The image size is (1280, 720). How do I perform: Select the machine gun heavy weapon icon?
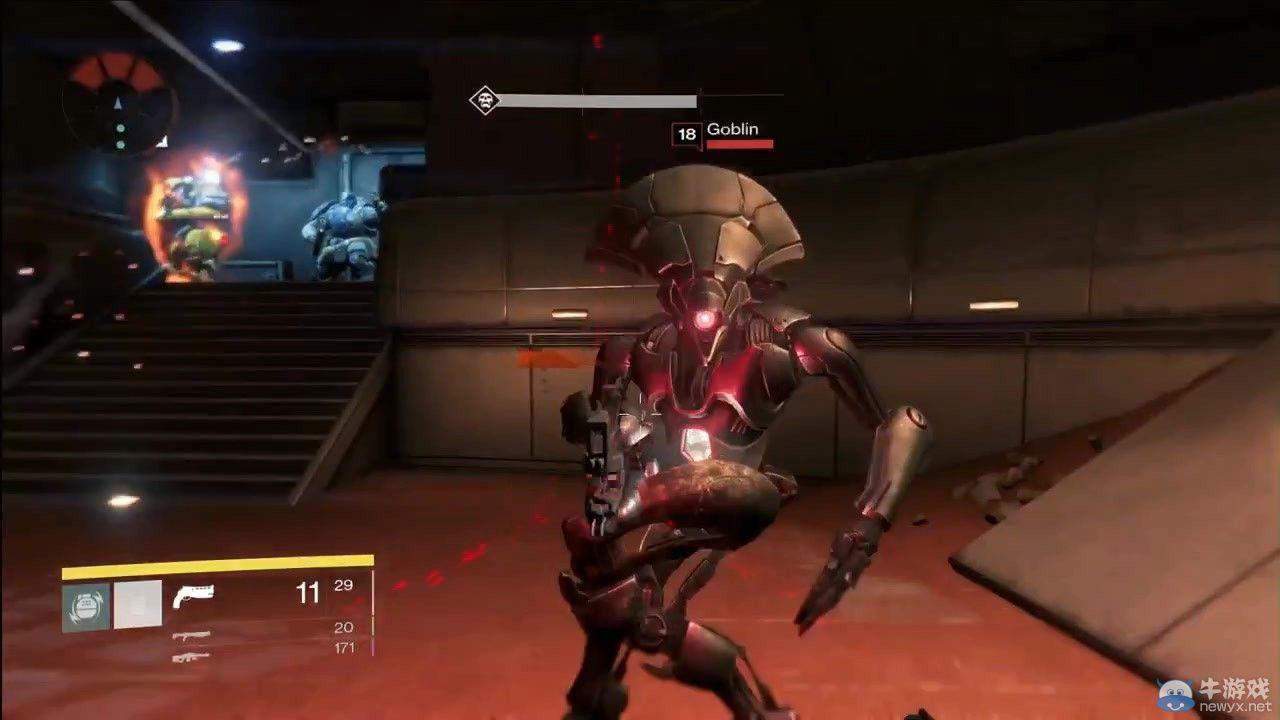click(192, 657)
